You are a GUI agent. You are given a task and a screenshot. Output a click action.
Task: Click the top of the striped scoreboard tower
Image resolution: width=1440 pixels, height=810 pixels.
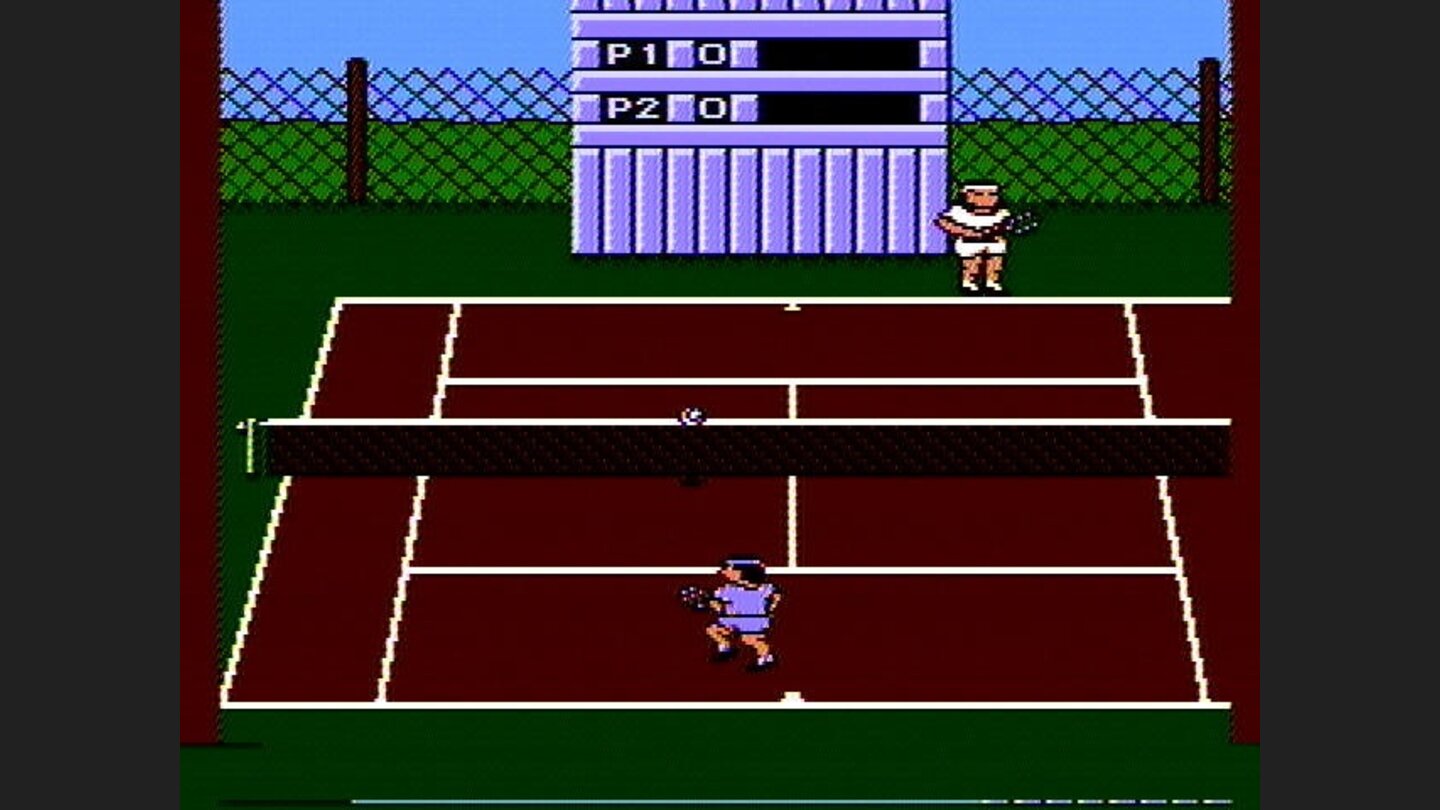755,8
